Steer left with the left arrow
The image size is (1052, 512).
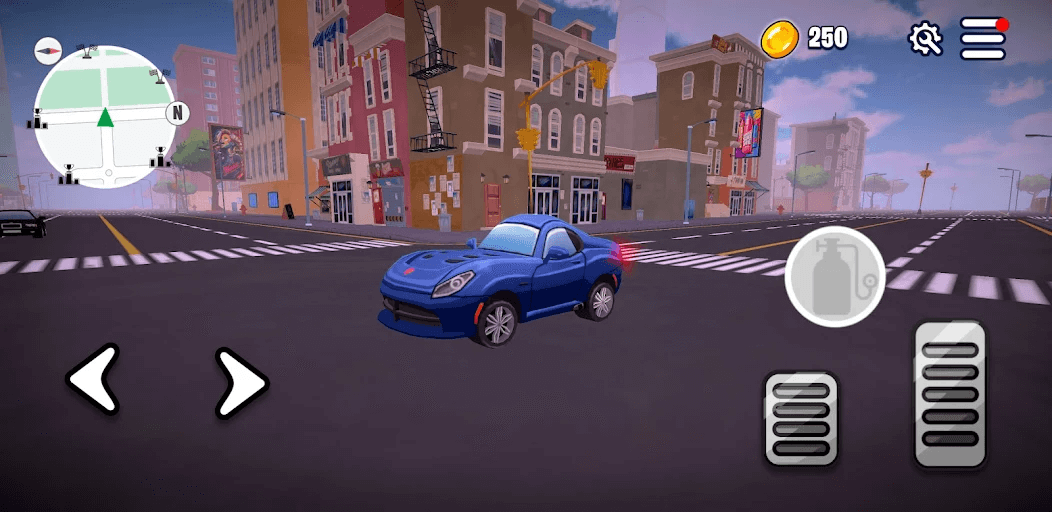point(94,380)
